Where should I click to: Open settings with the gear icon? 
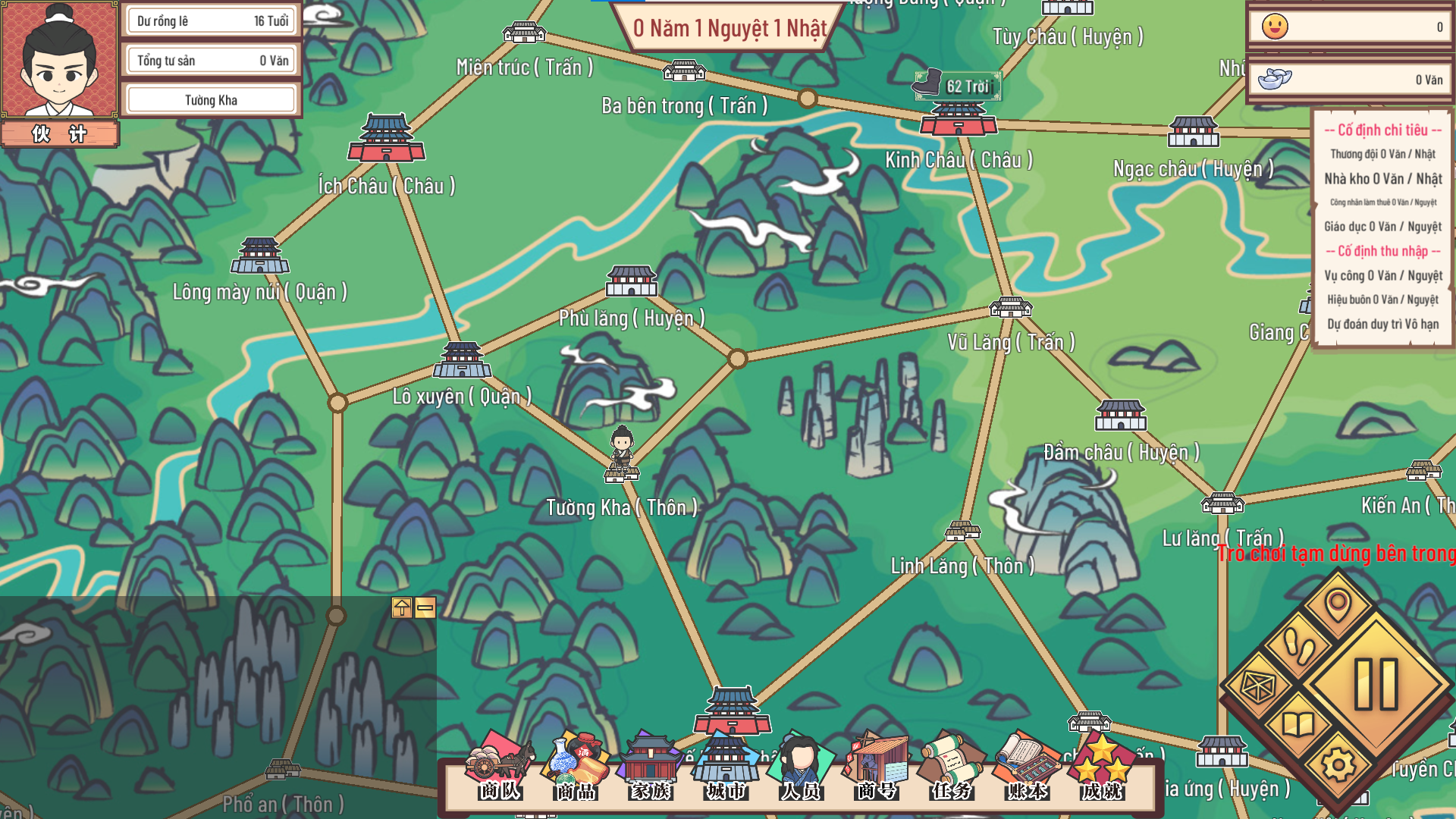point(1338,765)
